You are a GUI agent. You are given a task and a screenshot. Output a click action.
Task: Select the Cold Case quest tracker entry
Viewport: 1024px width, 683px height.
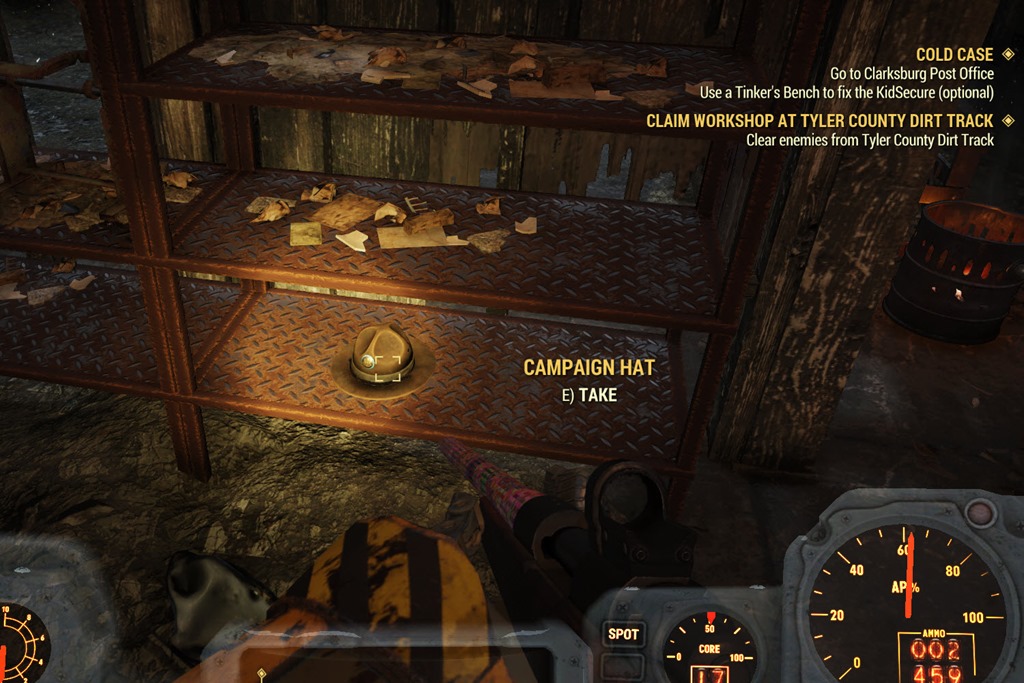pyautogui.click(x=954, y=54)
